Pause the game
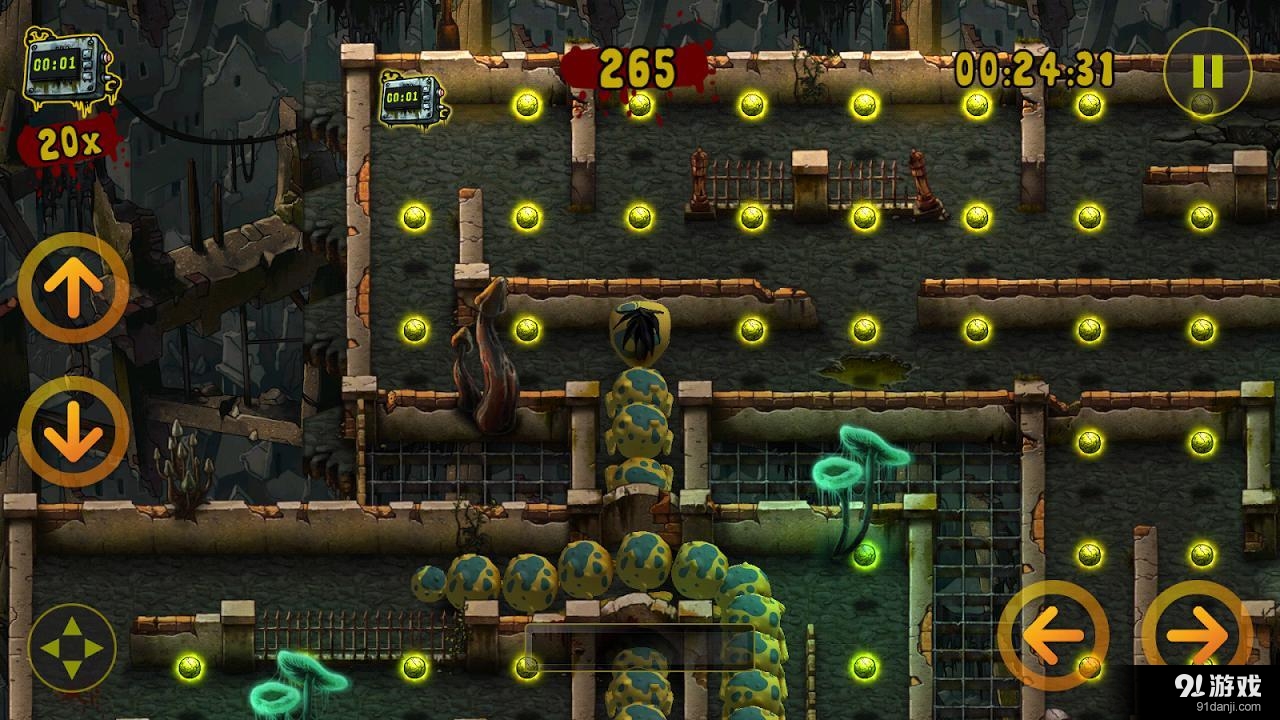Image resolution: width=1280 pixels, height=720 pixels. (1208, 72)
